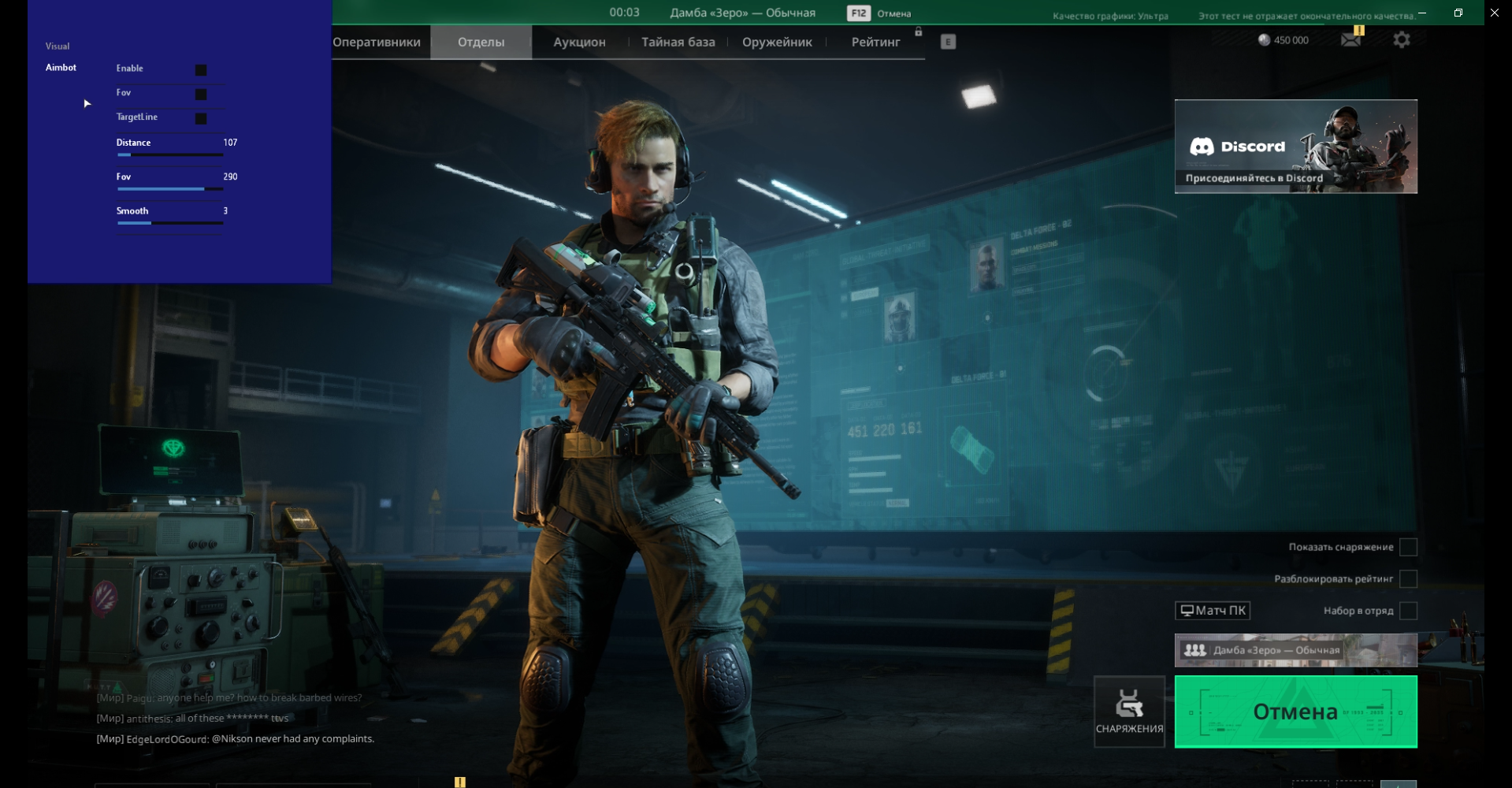Choose the Дамба «Зеро» — Обычная mode selector
This screenshot has height=788, width=1512.
[1295, 650]
